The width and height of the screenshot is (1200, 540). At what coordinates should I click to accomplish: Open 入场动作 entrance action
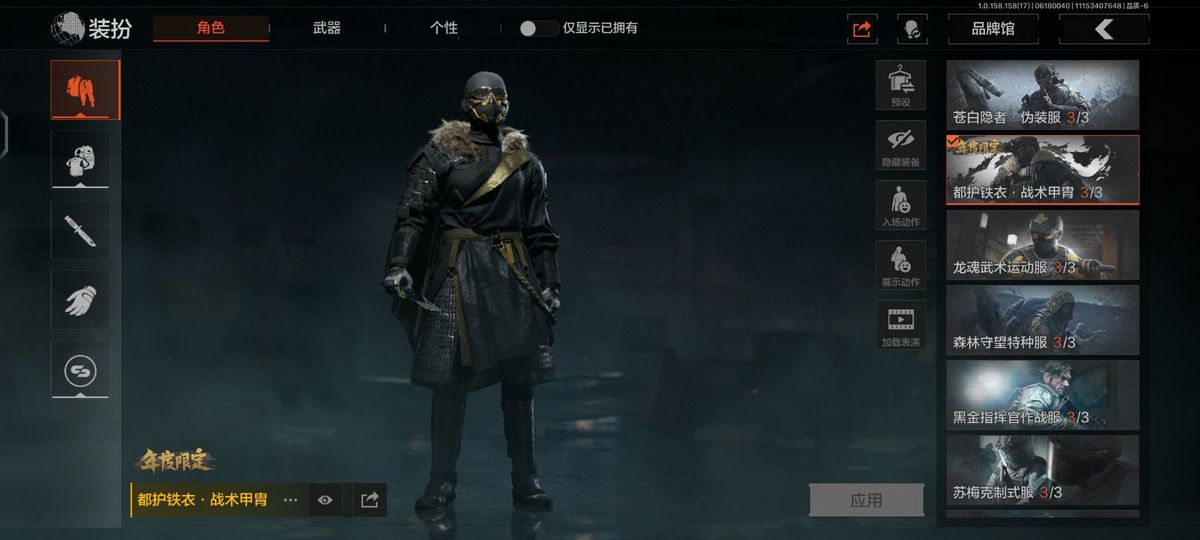tap(900, 205)
